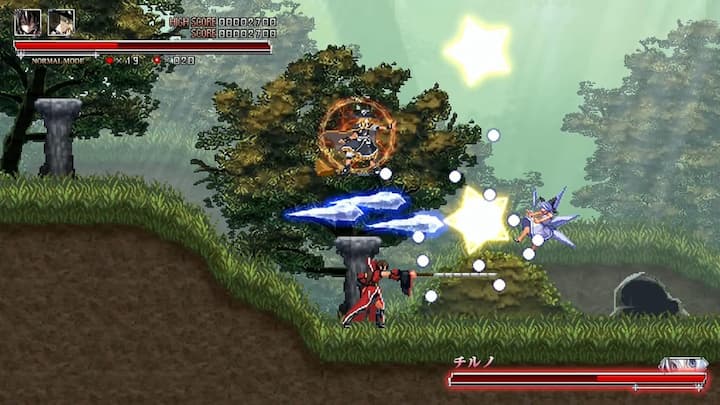Select the hat-wearing partner character portrait

tap(61, 22)
